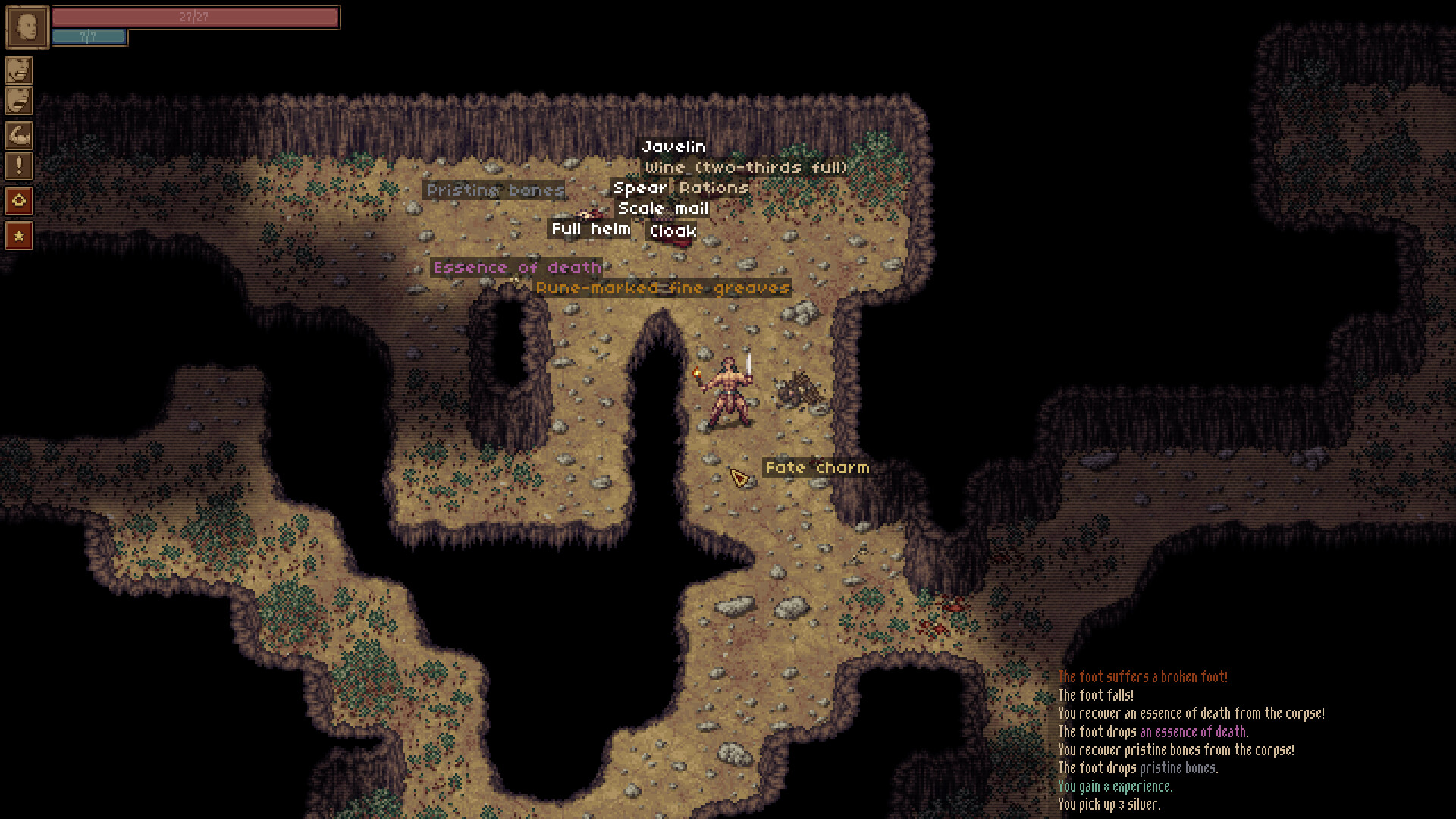Image resolution: width=1456 pixels, height=819 pixels.
Task: Select the Spear label
Action: [x=640, y=187]
